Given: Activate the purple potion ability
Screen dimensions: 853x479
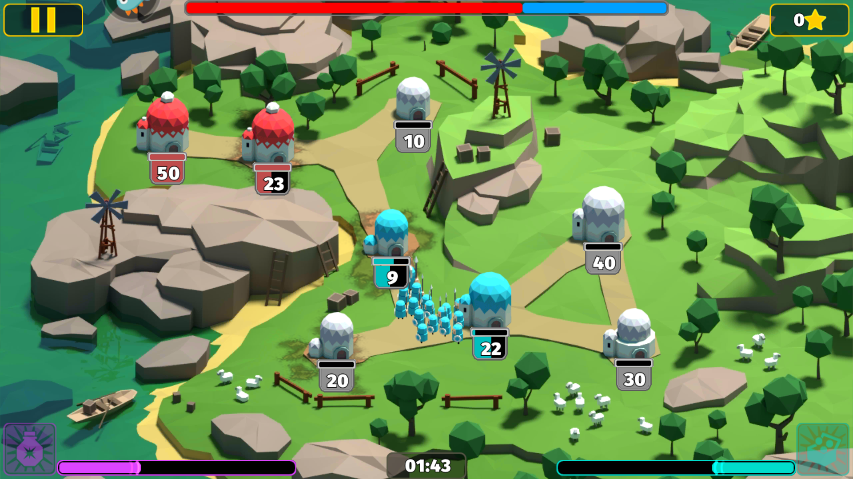Looking at the screenshot, I should click(x=29, y=449).
